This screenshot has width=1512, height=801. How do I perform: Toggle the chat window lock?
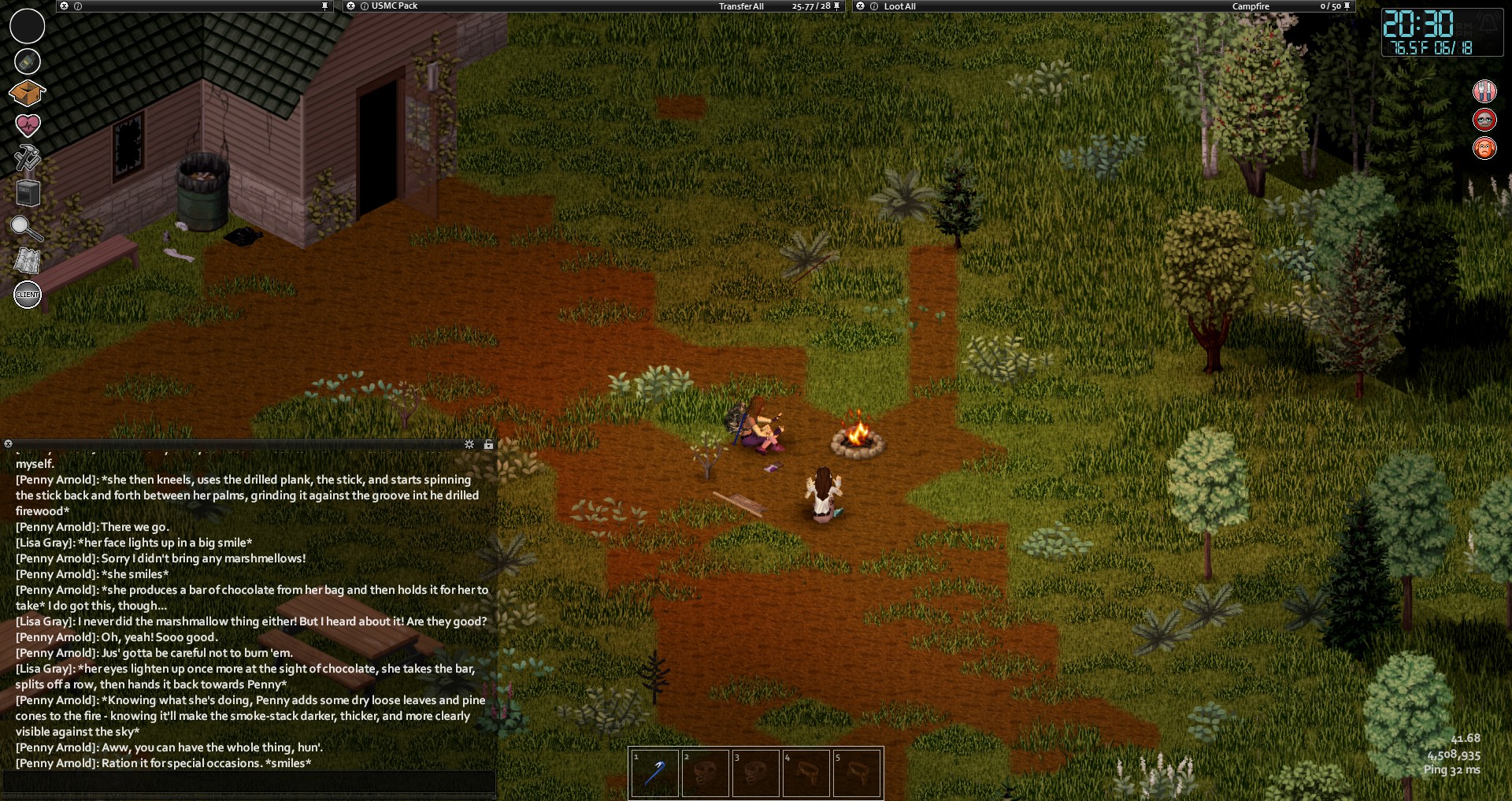point(488,444)
